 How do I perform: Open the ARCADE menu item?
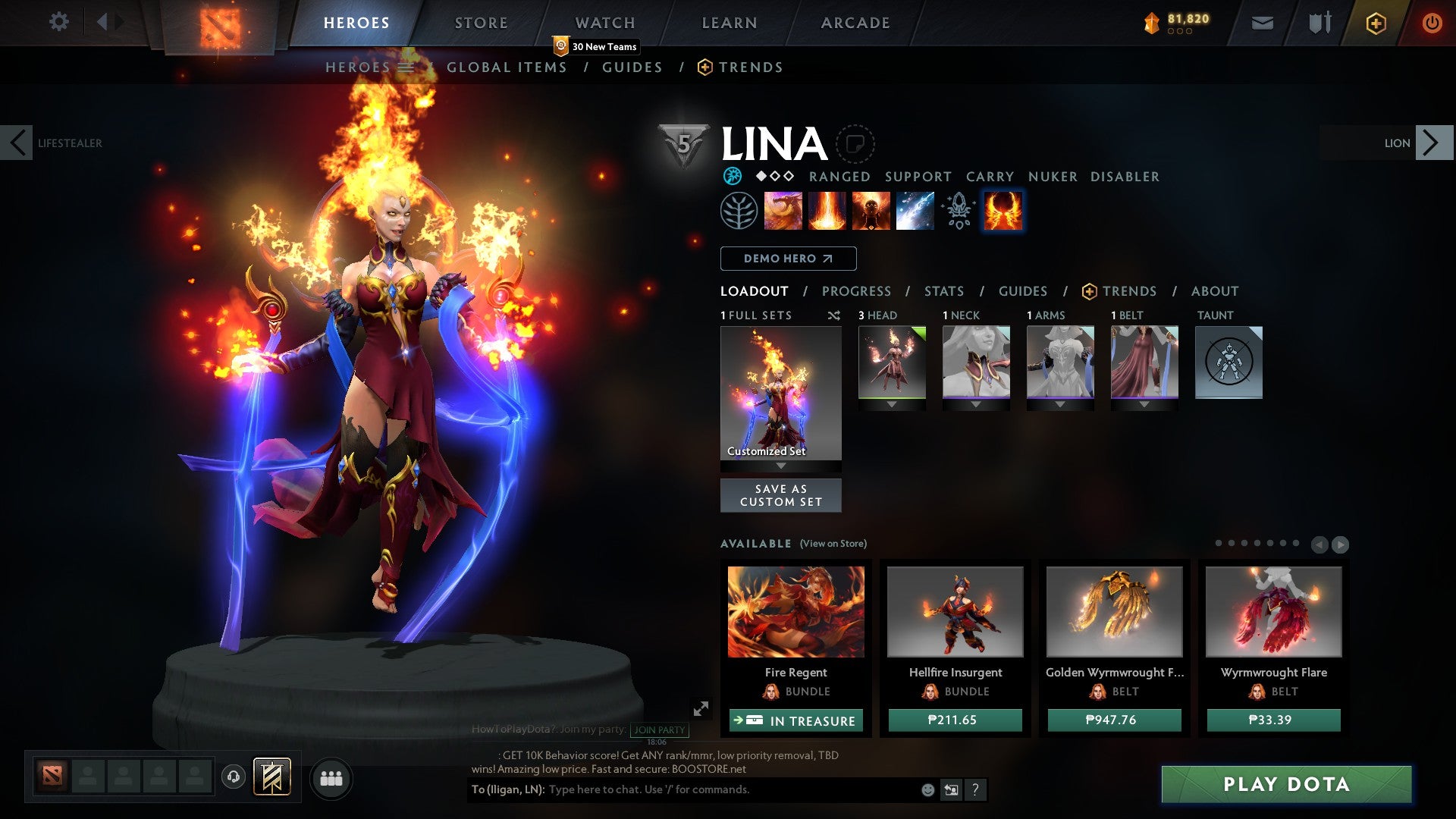point(855,23)
